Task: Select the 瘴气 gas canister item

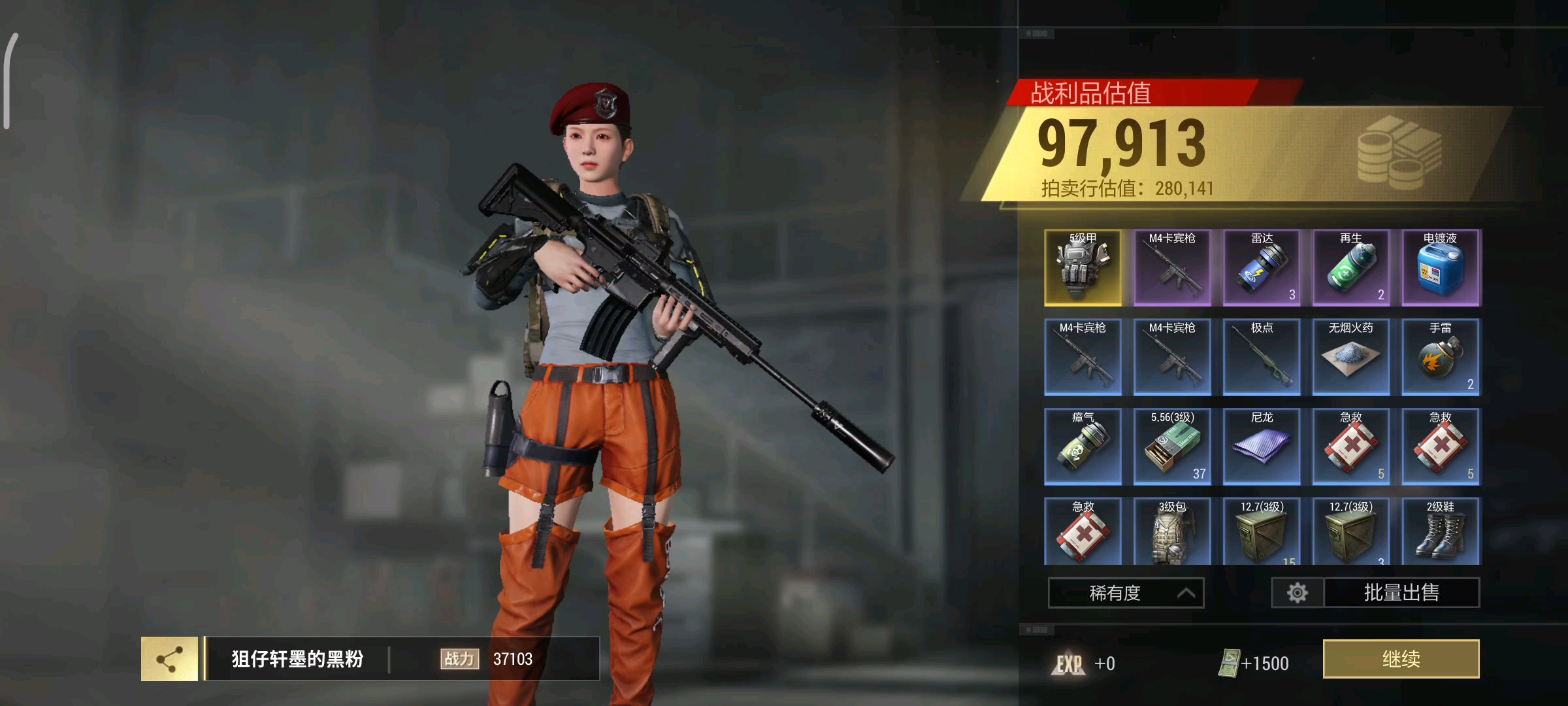Action: point(1083,447)
